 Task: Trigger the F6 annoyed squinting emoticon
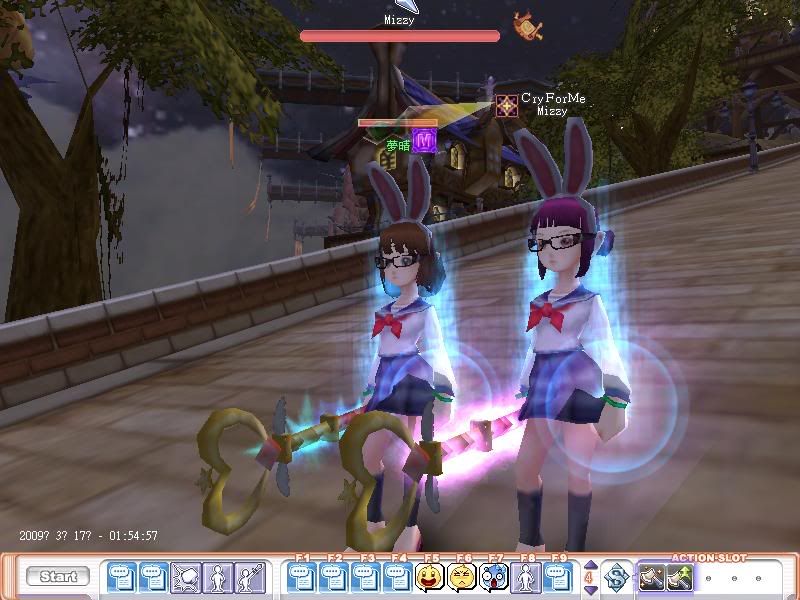click(462, 577)
